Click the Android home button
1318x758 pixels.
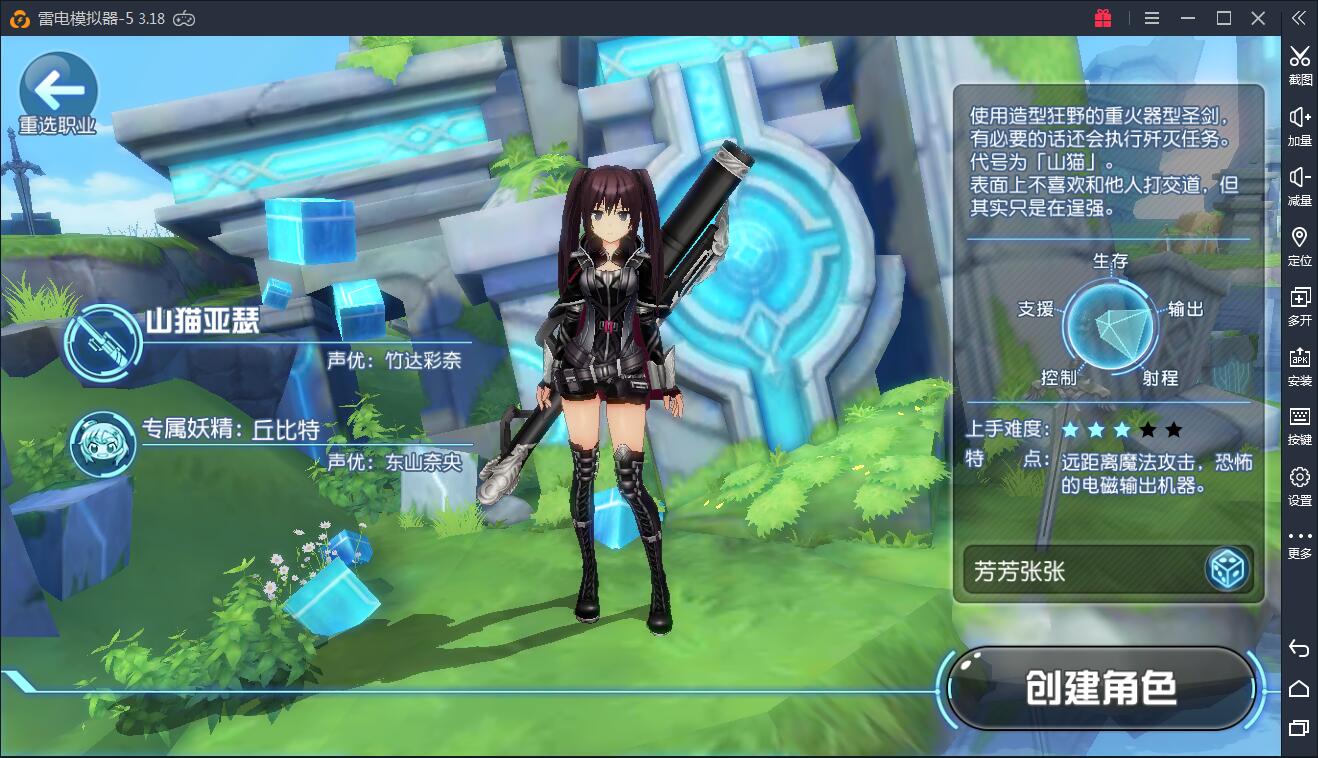click(1299, 689)
